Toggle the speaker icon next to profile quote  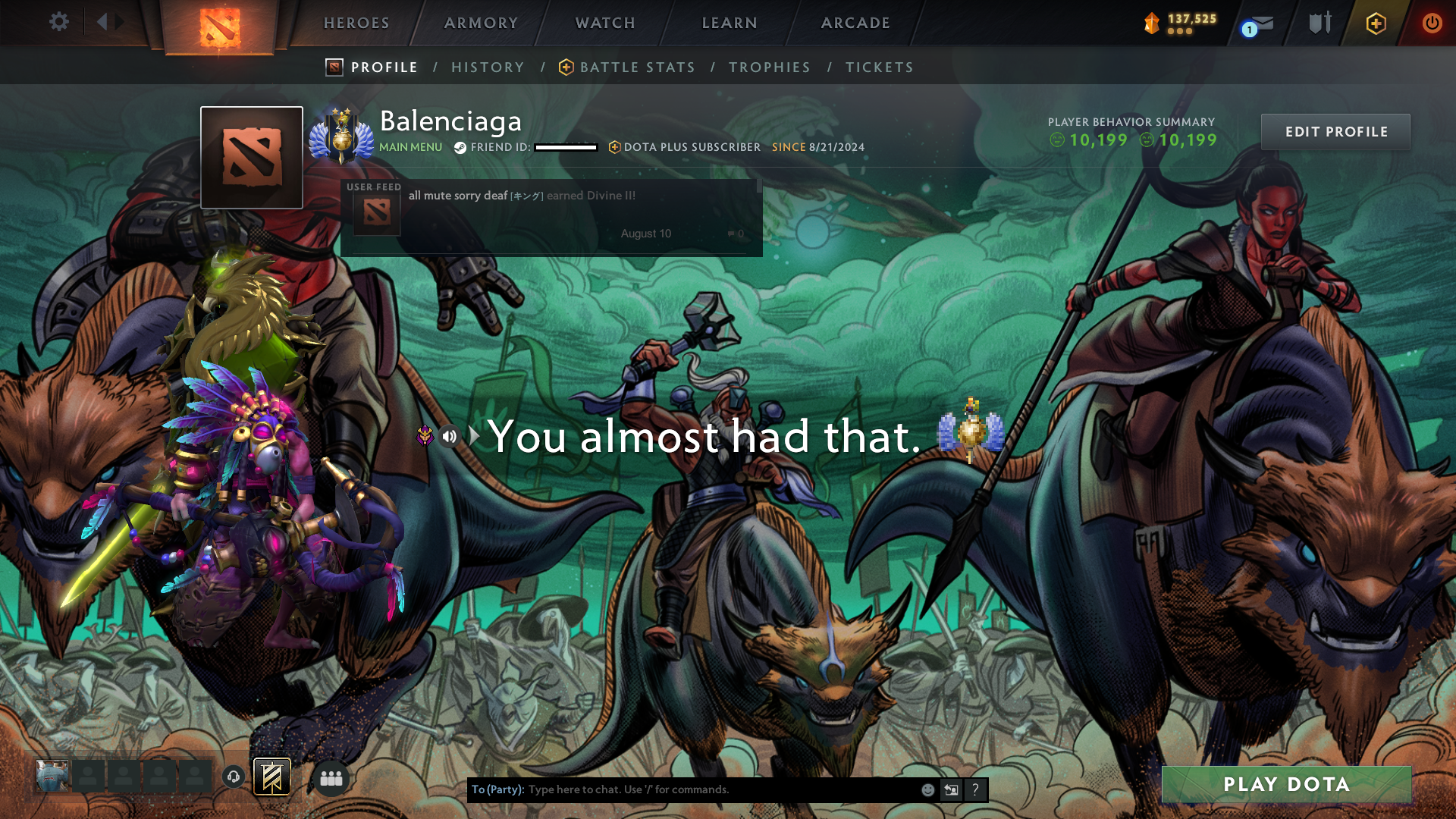[450, 435]
